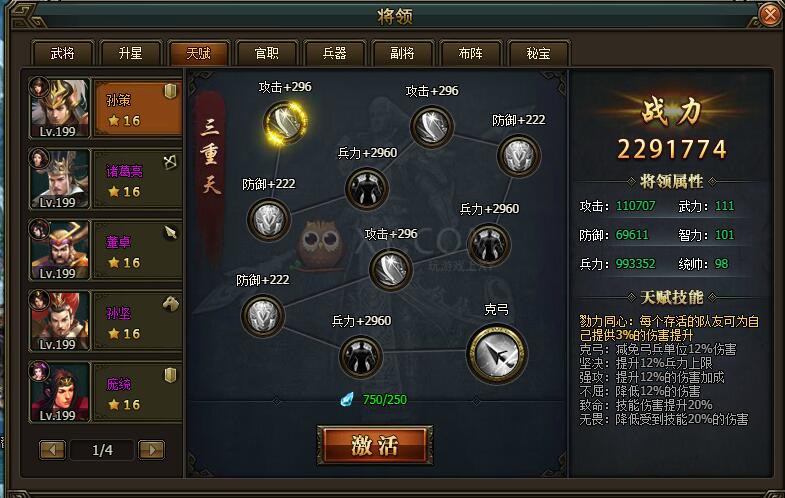Switch to the 武将 tab
The width and height of the screenshot is (785, 498).
tap(62, 53)
